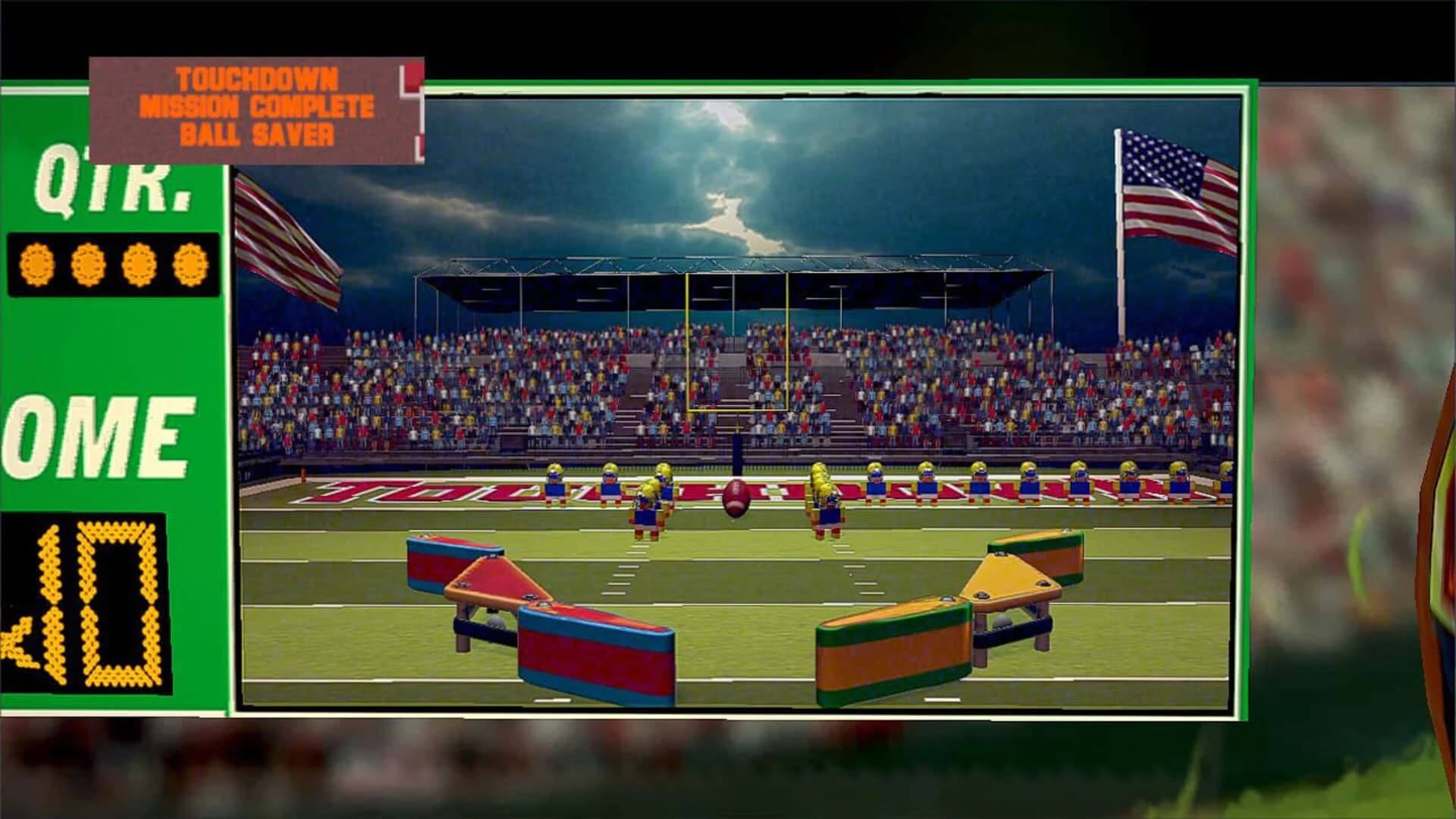Select the Touchdown Mission Complete banner

tap(258, 91)
